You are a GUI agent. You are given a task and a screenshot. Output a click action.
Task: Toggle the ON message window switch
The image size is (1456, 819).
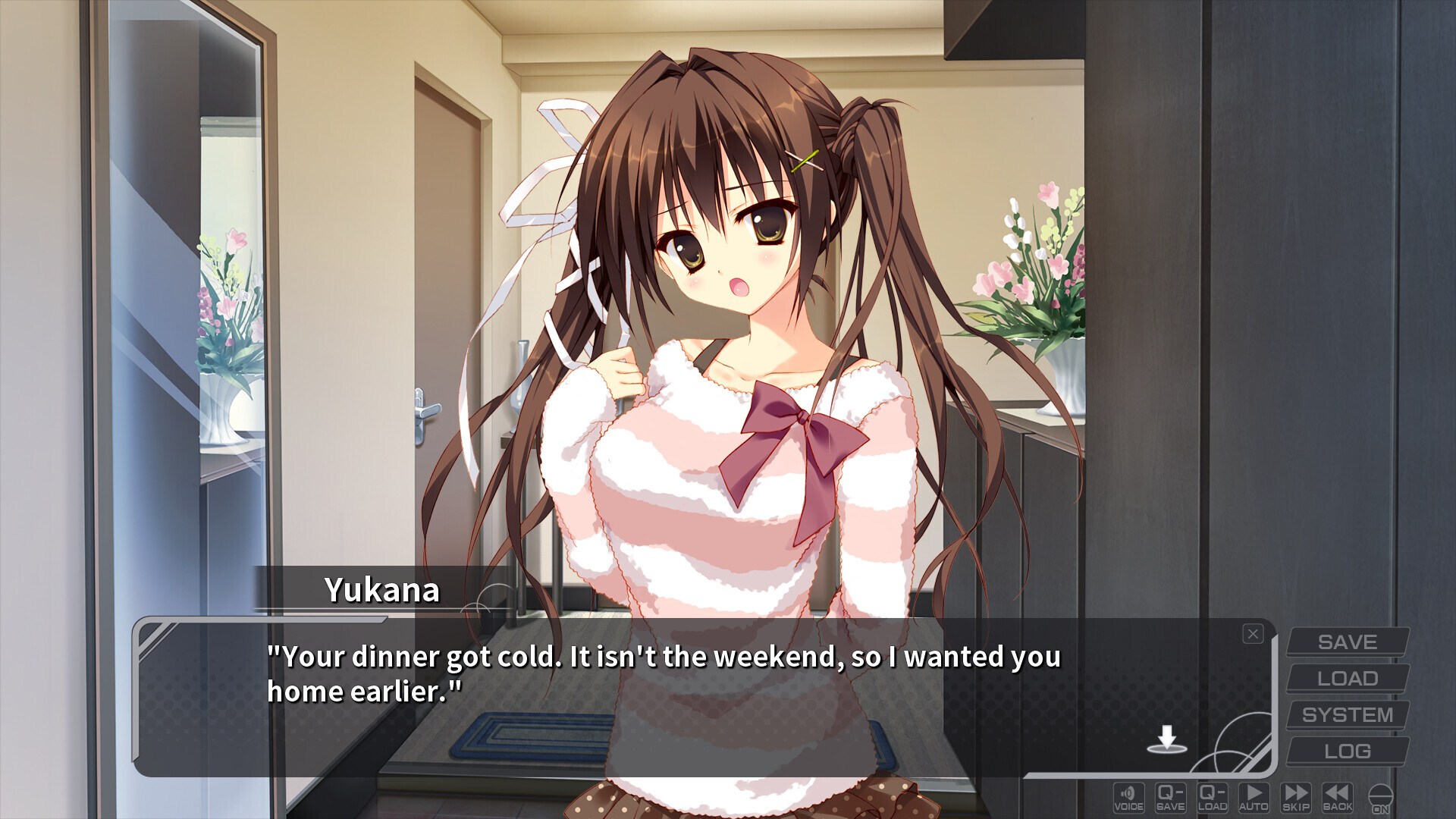tap(1382, 796)
